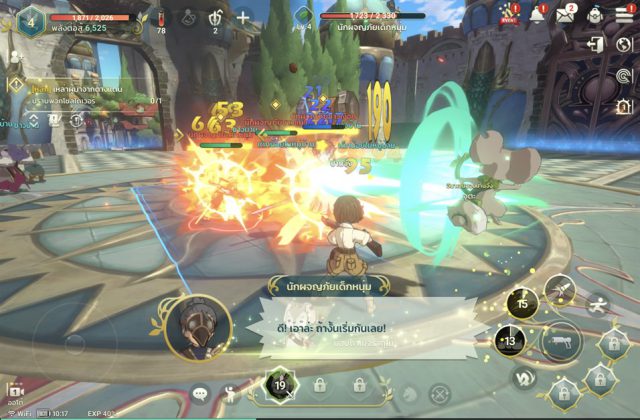Open the notification bell
This screenshot has height=420, width=640.
[x=538, y=14]
